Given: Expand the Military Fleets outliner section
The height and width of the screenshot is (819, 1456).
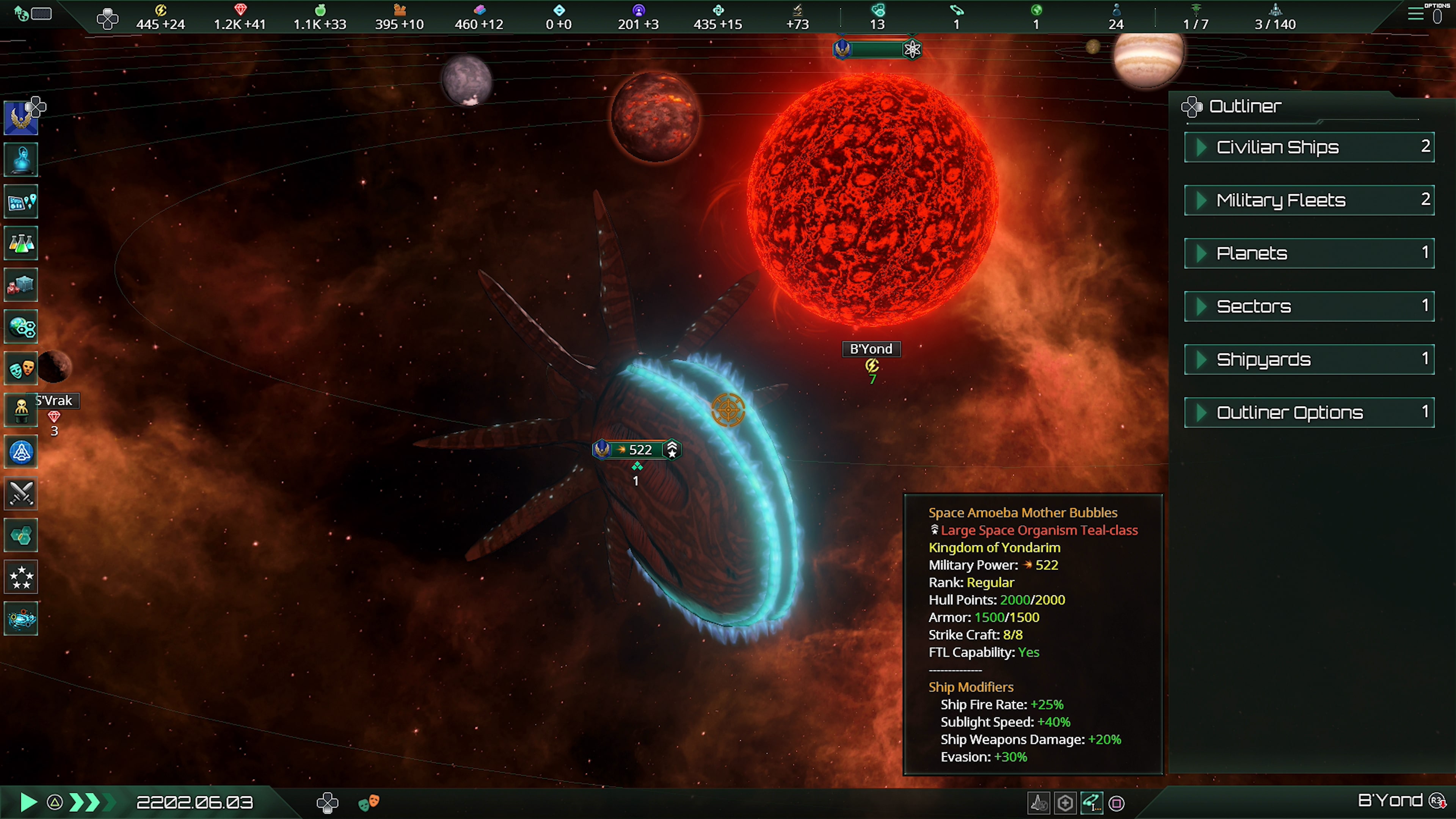Looking at the screenshot, I should coord(1309,200).
